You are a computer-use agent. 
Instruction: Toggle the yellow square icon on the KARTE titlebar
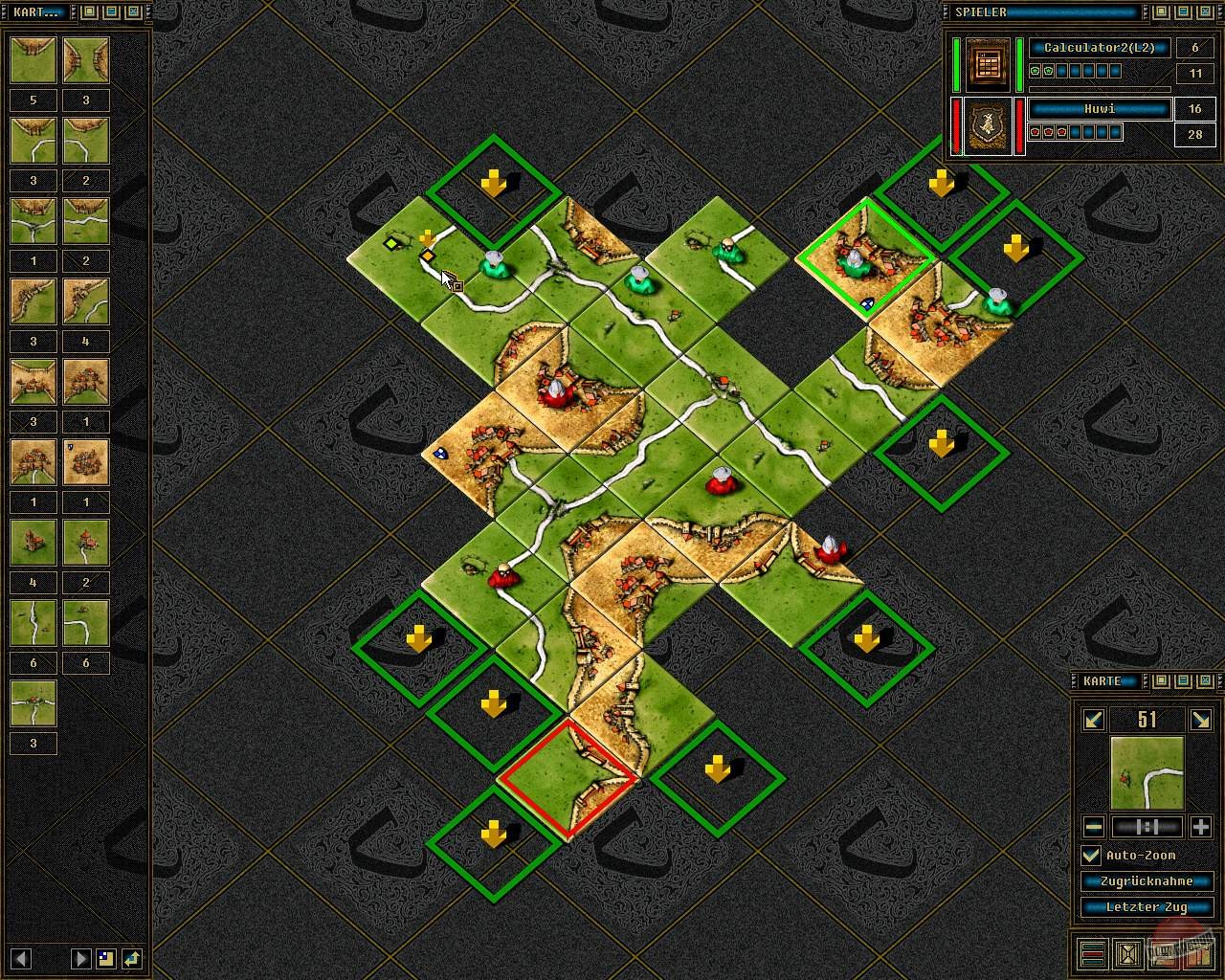1160,681
